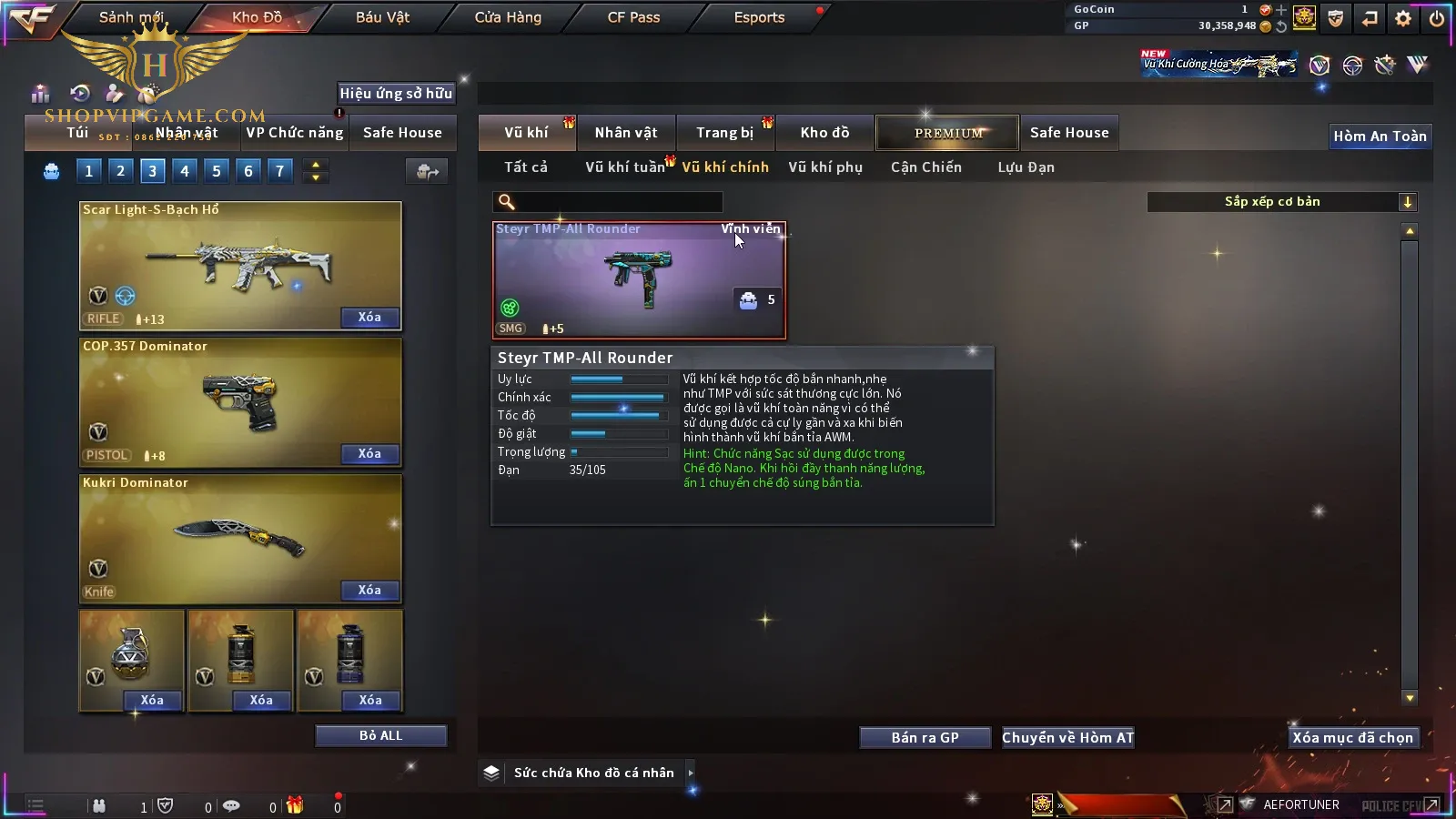Open the Esports menu

(x=759, y=17)
